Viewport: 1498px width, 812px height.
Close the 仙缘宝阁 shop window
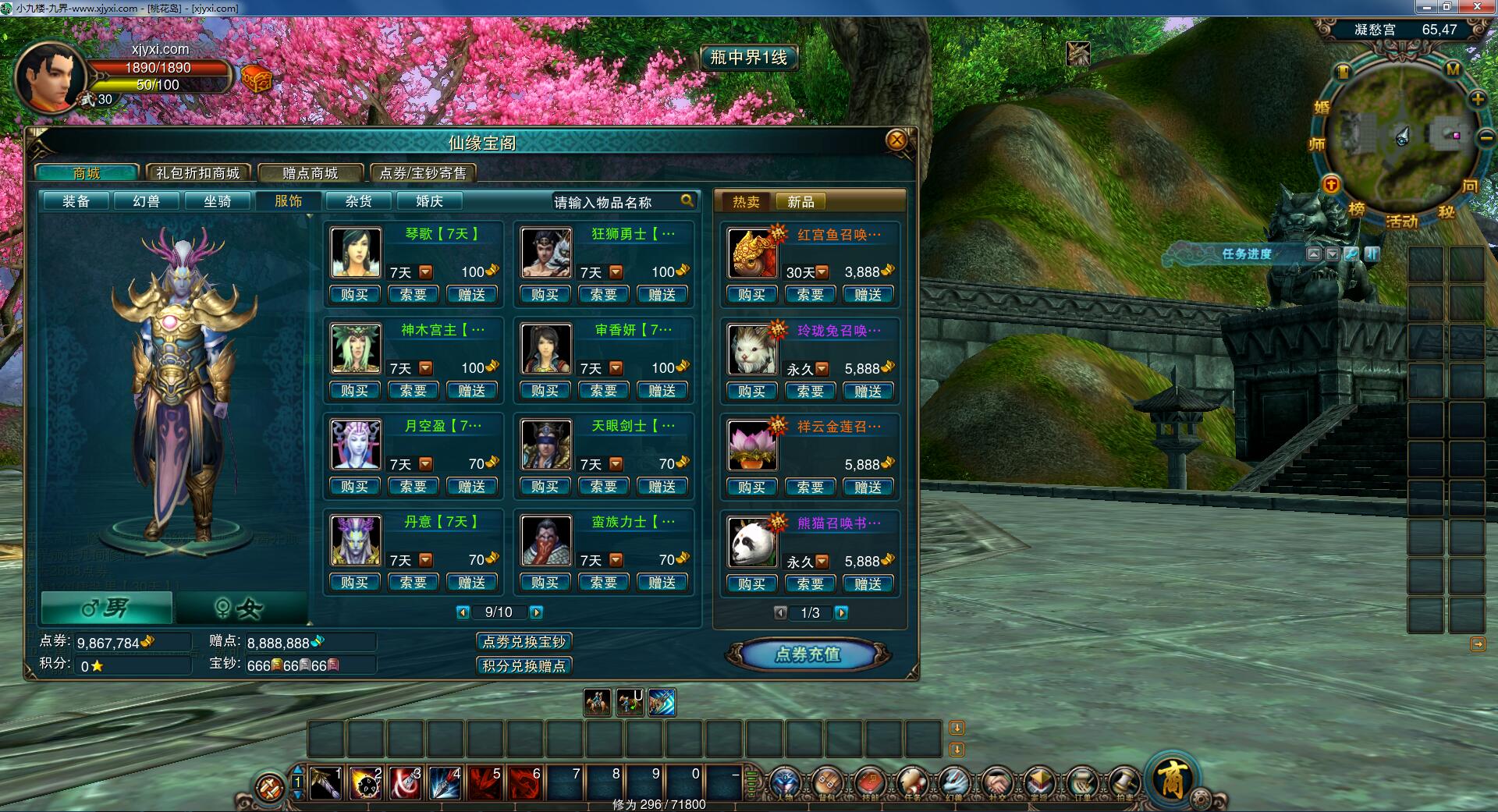[896, 140]
